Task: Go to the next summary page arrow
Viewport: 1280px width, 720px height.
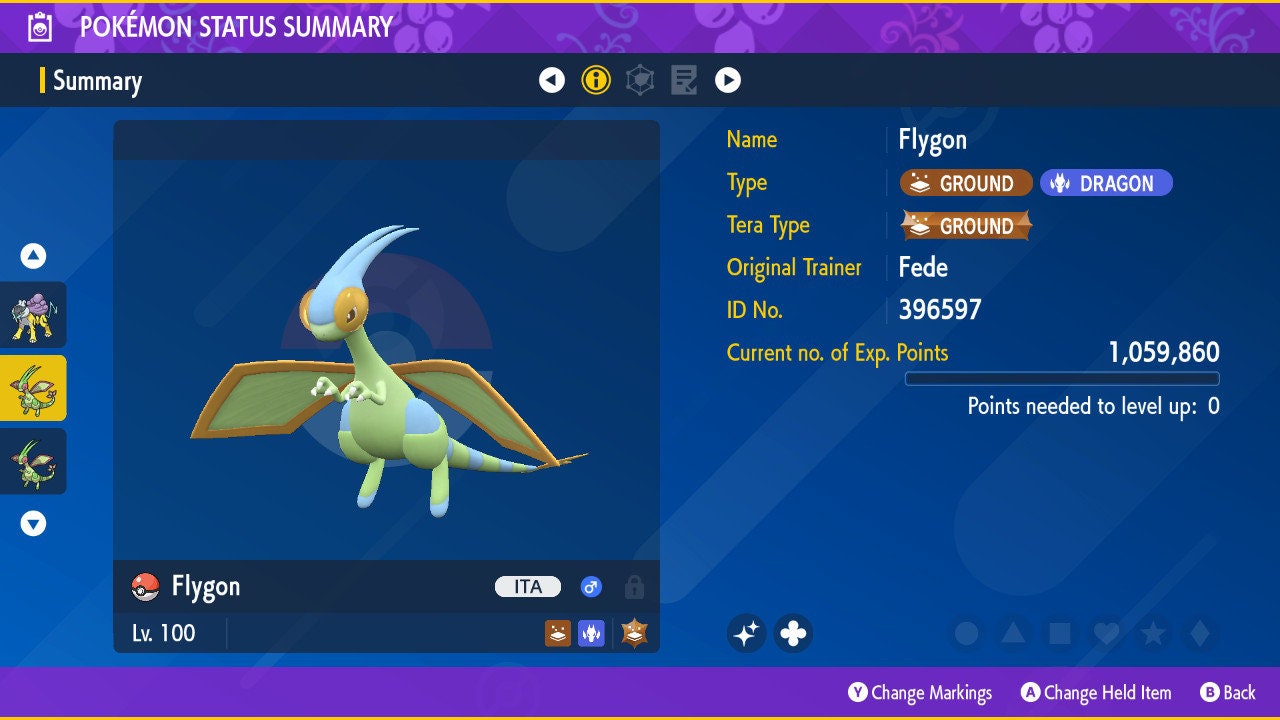Action: coord(728,80)
